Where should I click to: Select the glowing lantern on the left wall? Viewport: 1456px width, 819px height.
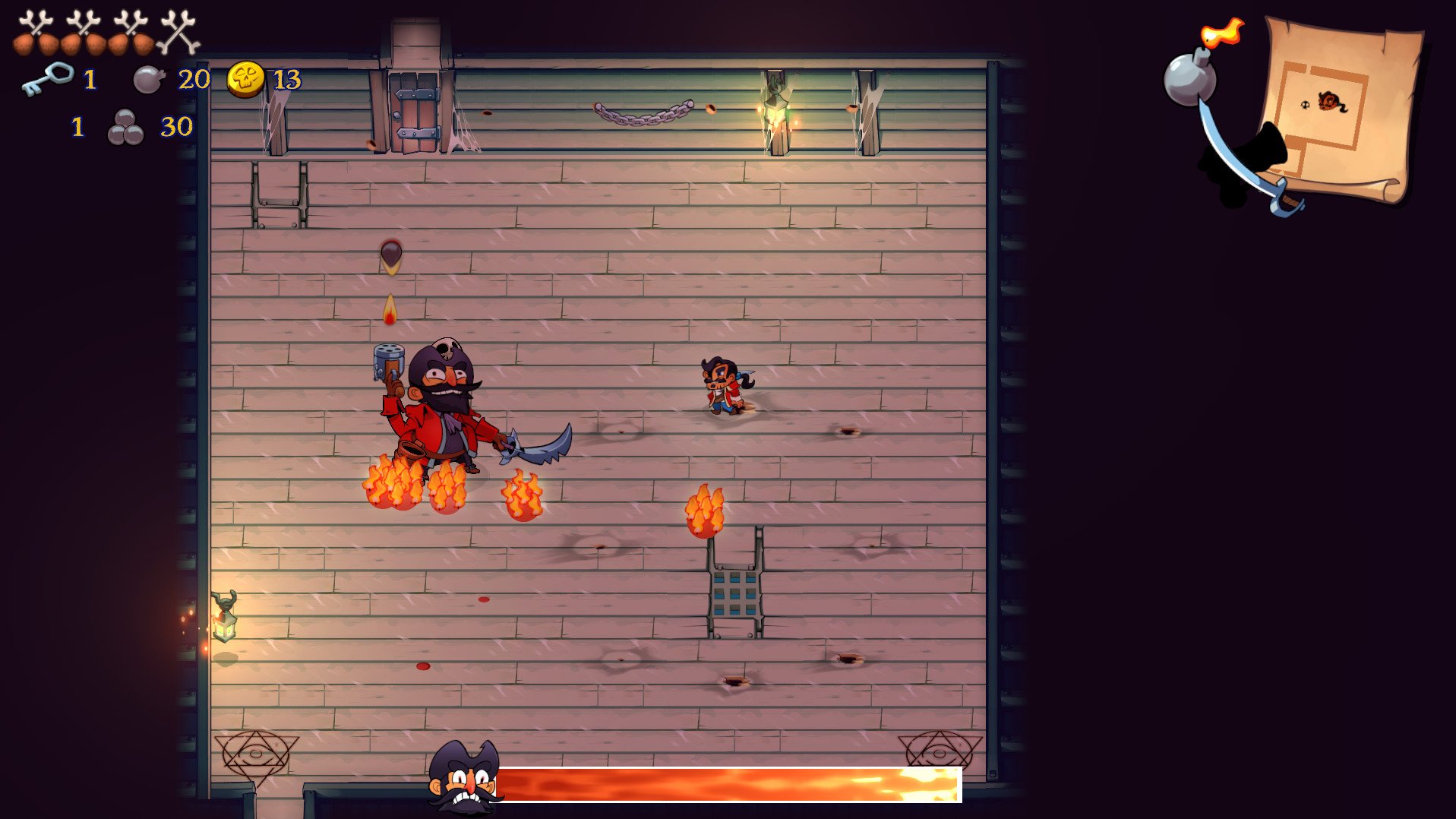(x=224, y=627)
